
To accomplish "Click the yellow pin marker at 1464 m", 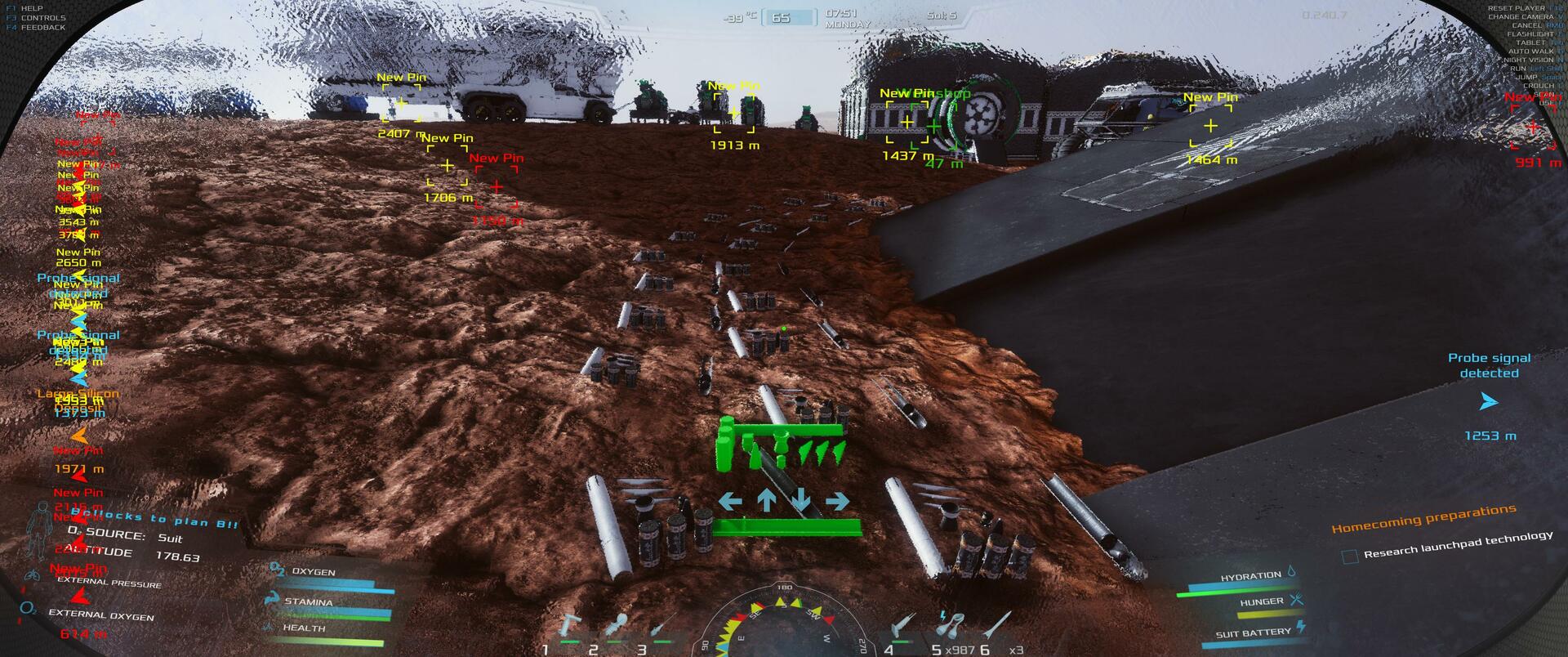I will click(1210, 126).
